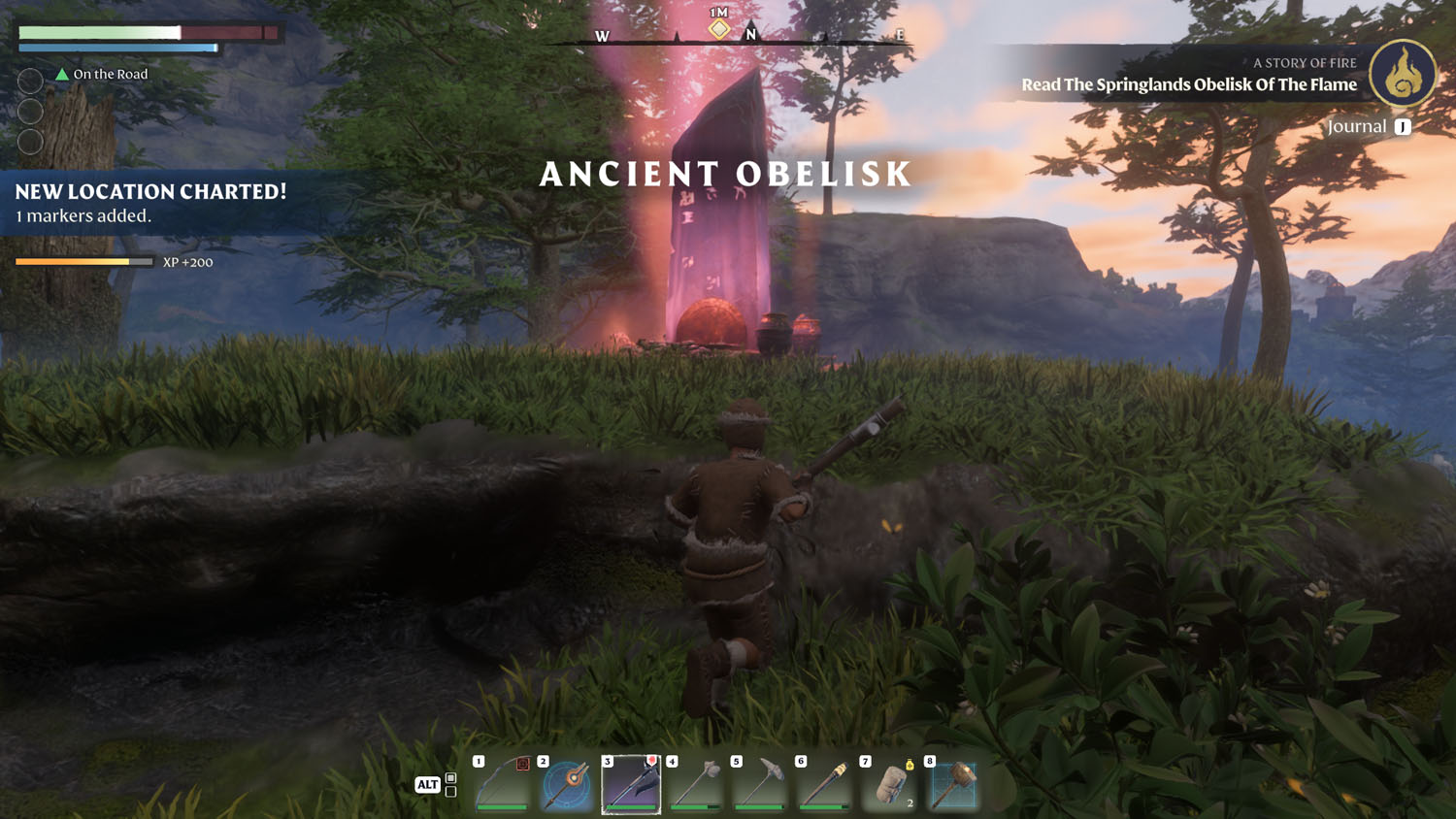
Task: Select the dark axe weapon slot
Action: (x=631, y=784)
